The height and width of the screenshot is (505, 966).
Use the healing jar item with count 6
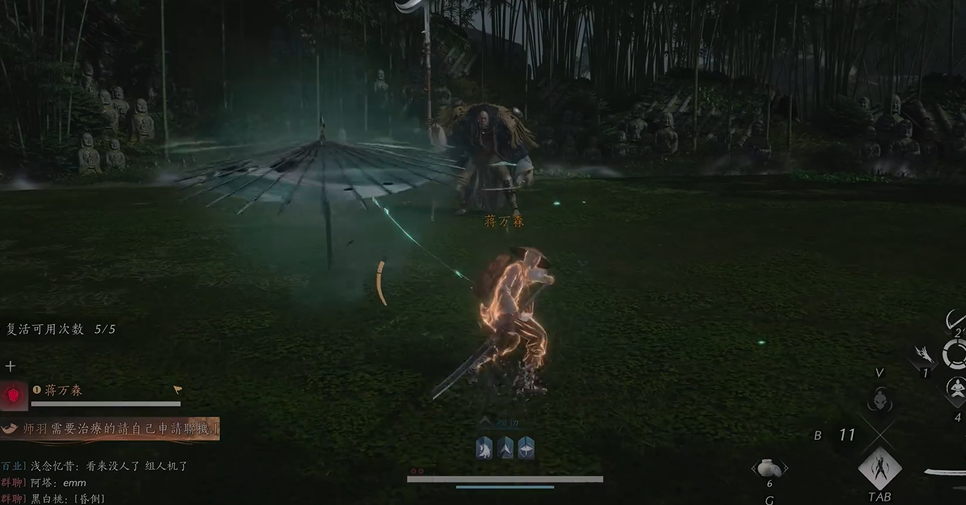point(769,468)
